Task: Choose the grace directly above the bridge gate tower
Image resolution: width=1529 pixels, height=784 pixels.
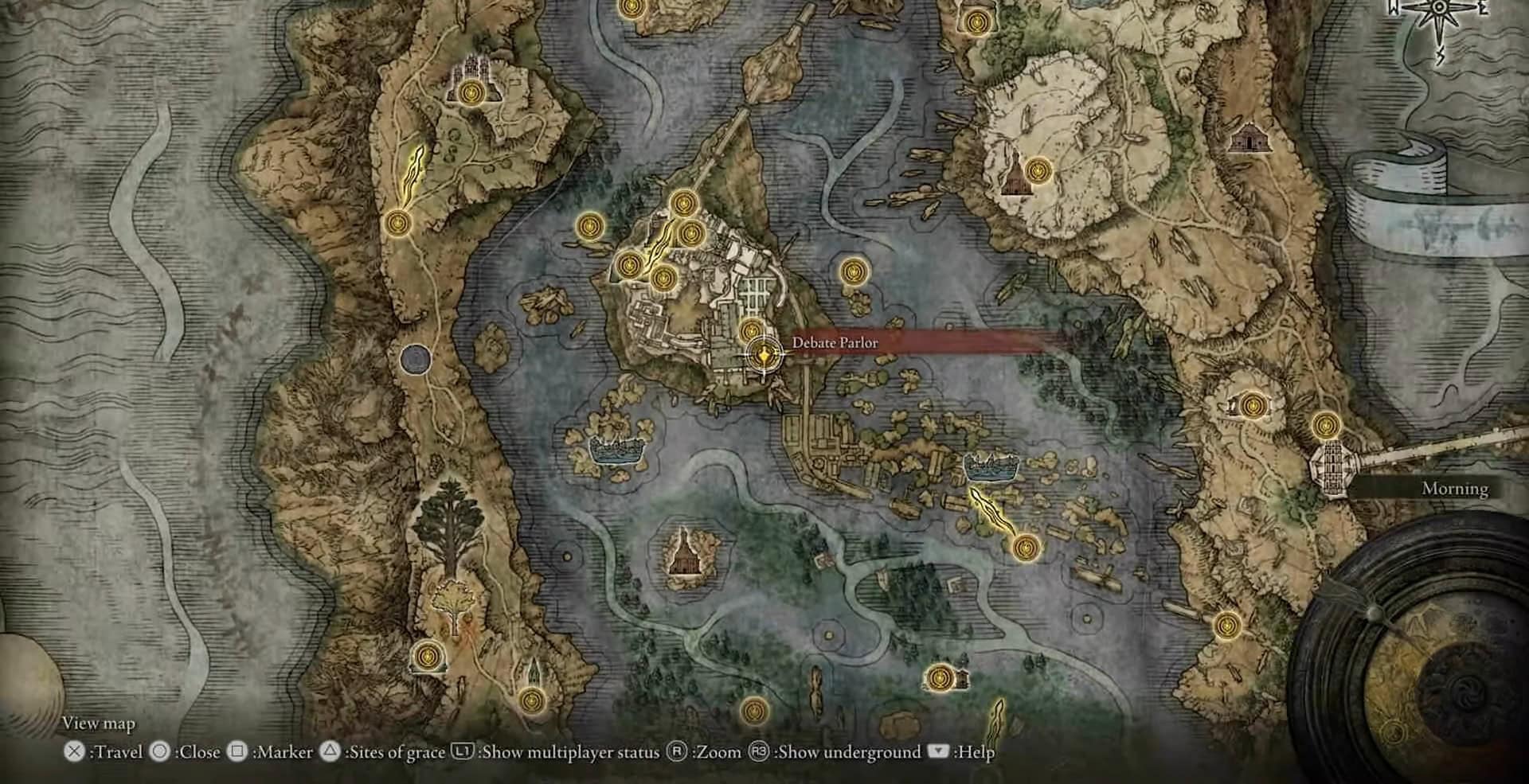Action: click(1326, 426)
